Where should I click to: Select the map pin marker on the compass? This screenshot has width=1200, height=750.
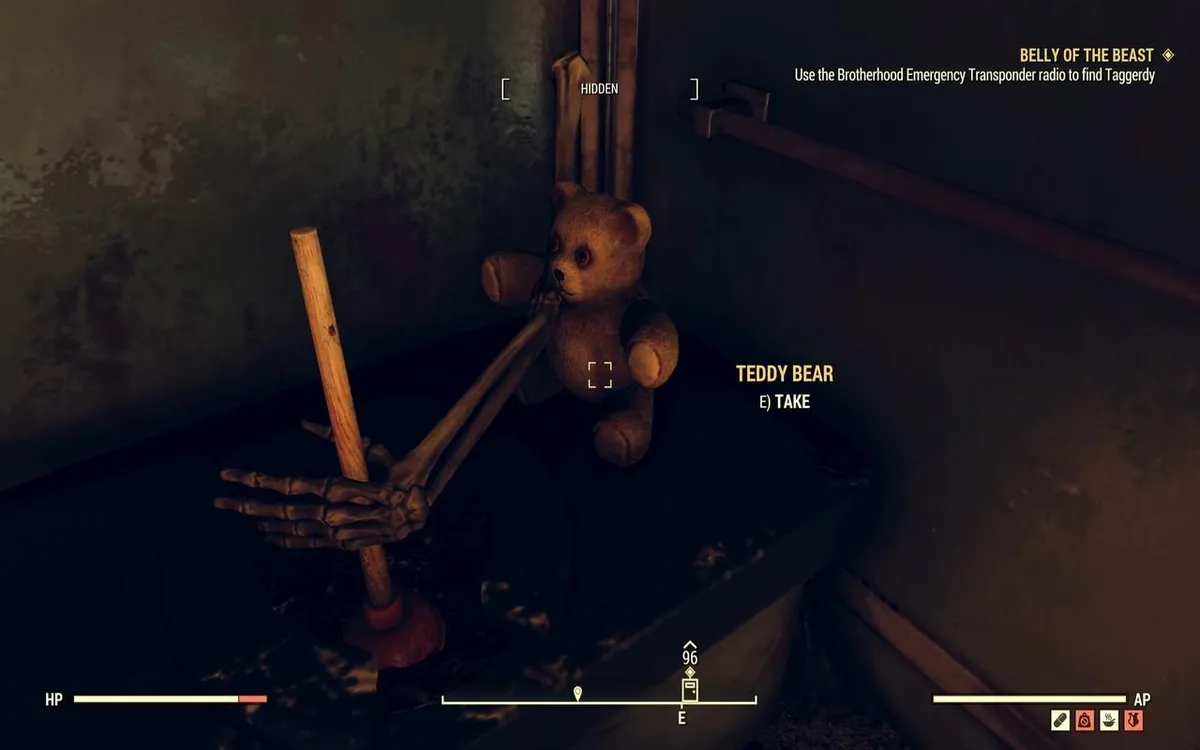(578, 692)
